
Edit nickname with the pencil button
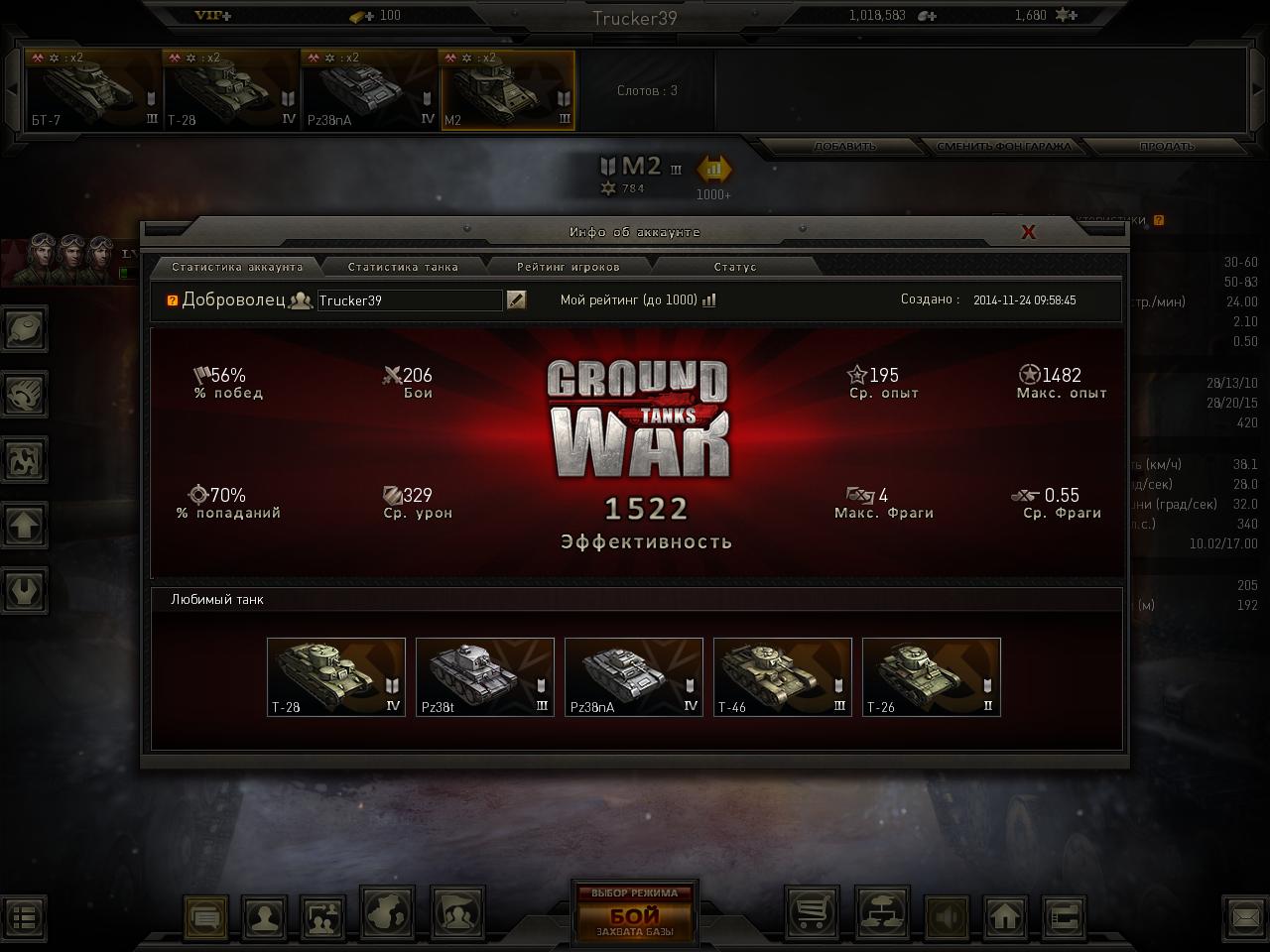(x=516, y=299)
